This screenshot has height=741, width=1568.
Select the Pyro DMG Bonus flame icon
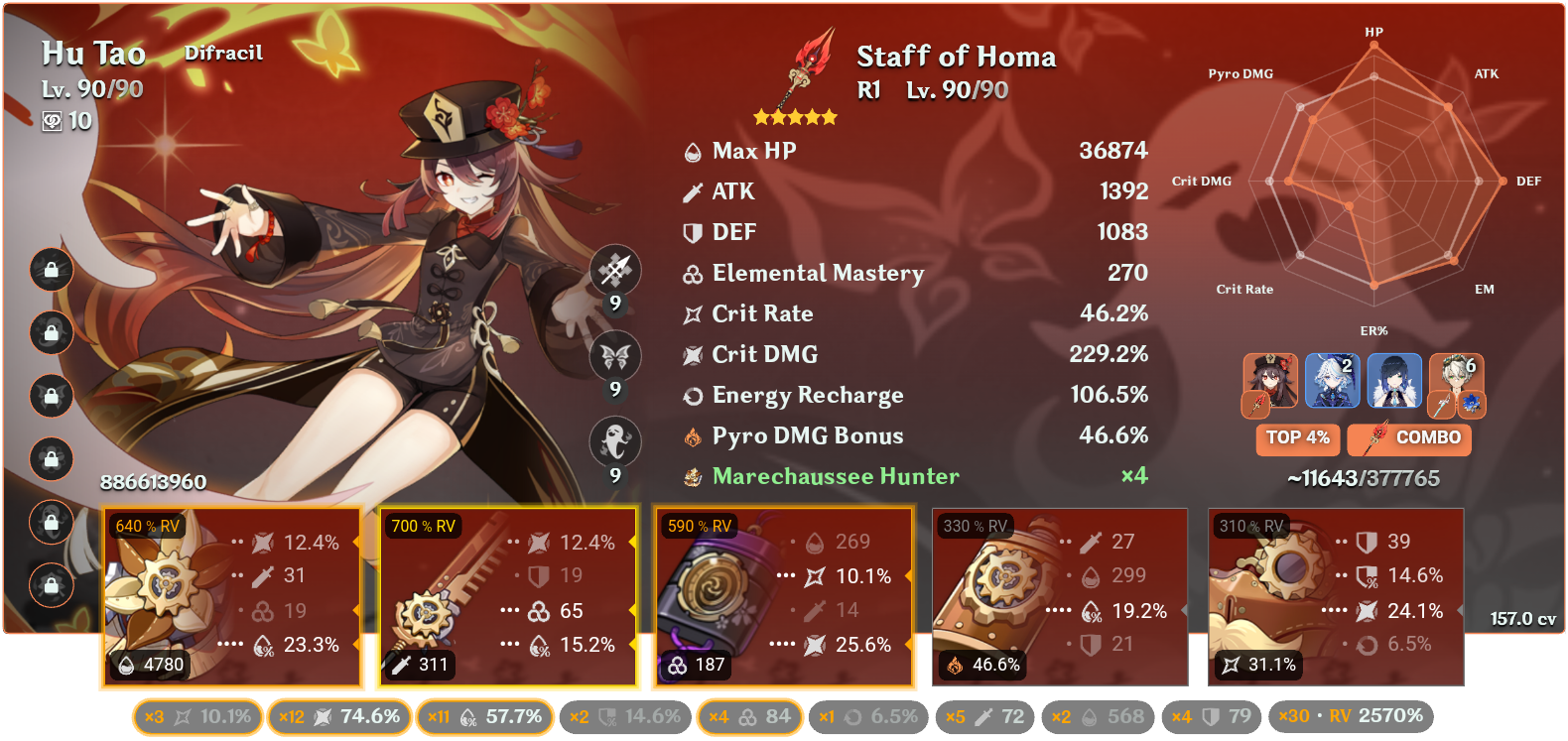coord(692,435)
